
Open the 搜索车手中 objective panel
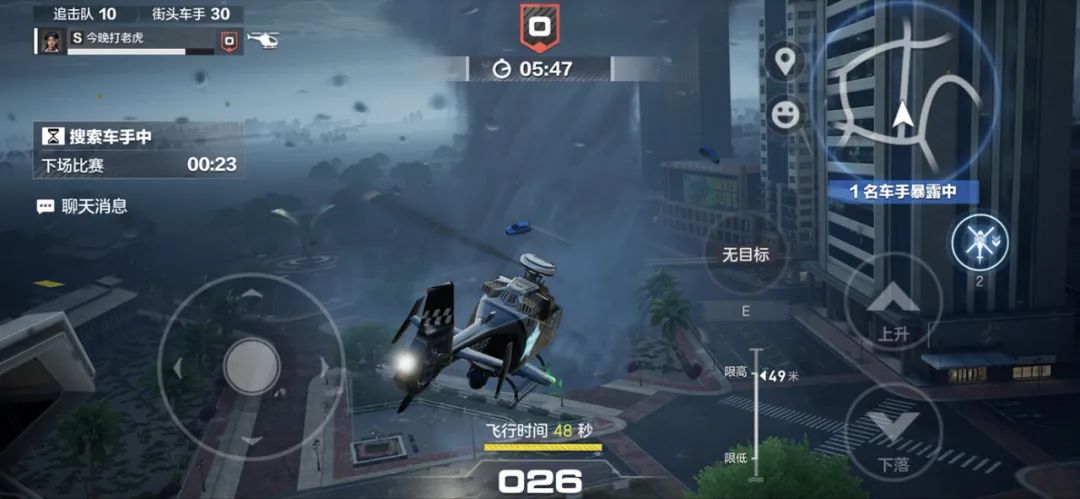pyautogui.click(x=139, y=150)
